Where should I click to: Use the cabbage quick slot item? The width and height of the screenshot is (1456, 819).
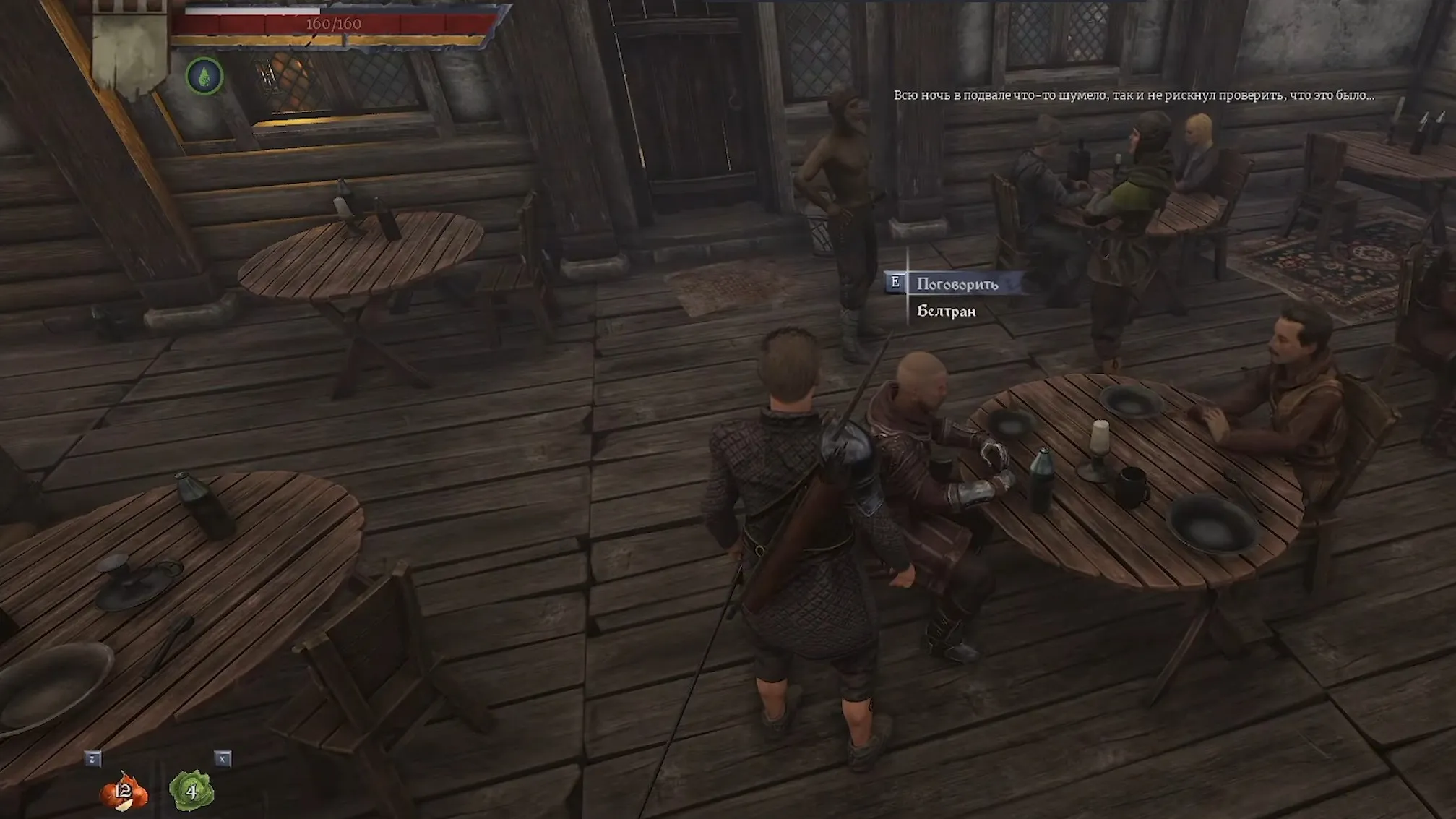[191, 791]
